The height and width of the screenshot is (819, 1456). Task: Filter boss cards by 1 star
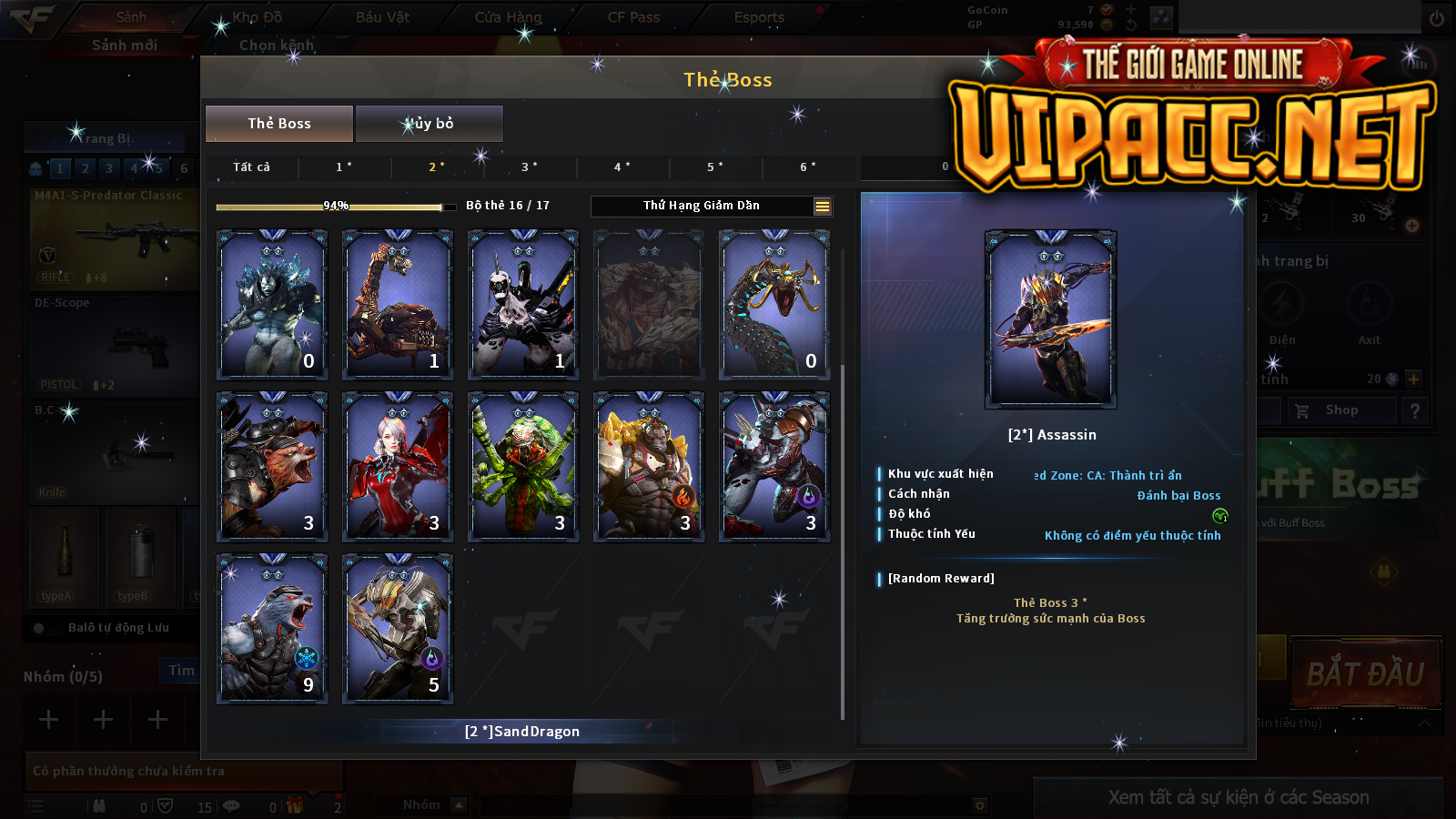tap(344, 167)
